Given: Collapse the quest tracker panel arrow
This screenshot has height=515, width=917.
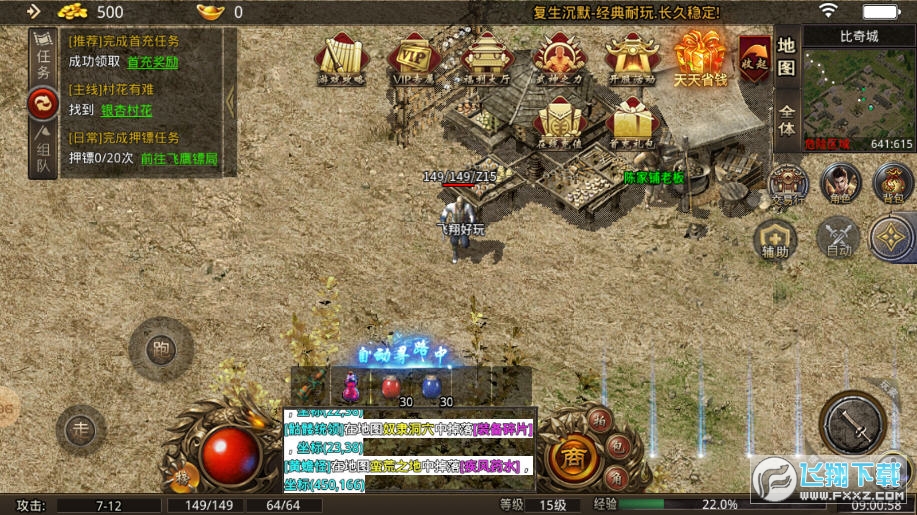Looking at the screenshot, I should 230,100.
